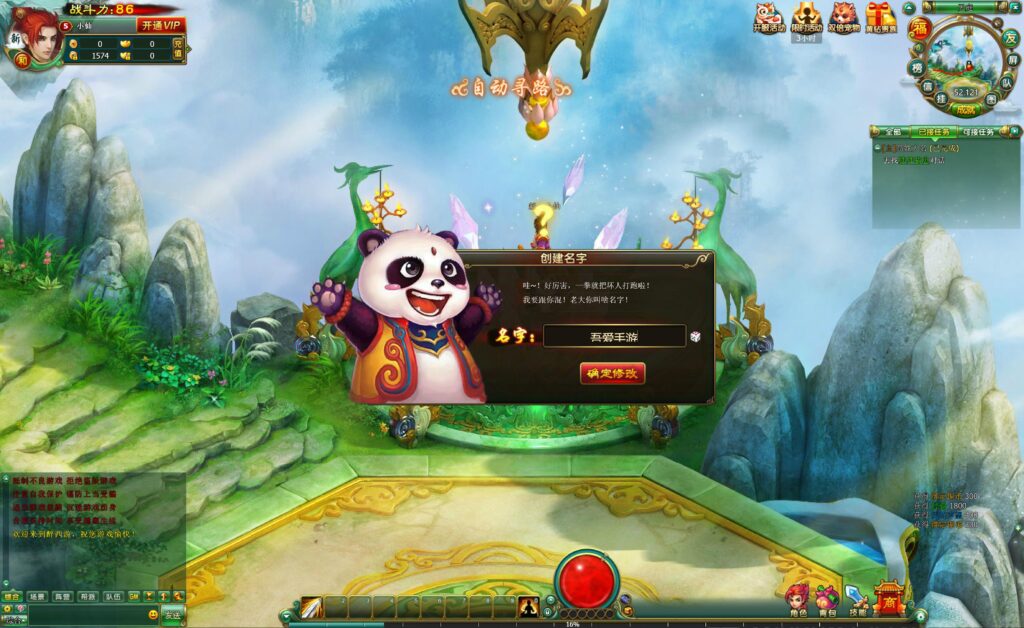Click the name input field

(x=614, y=337)
